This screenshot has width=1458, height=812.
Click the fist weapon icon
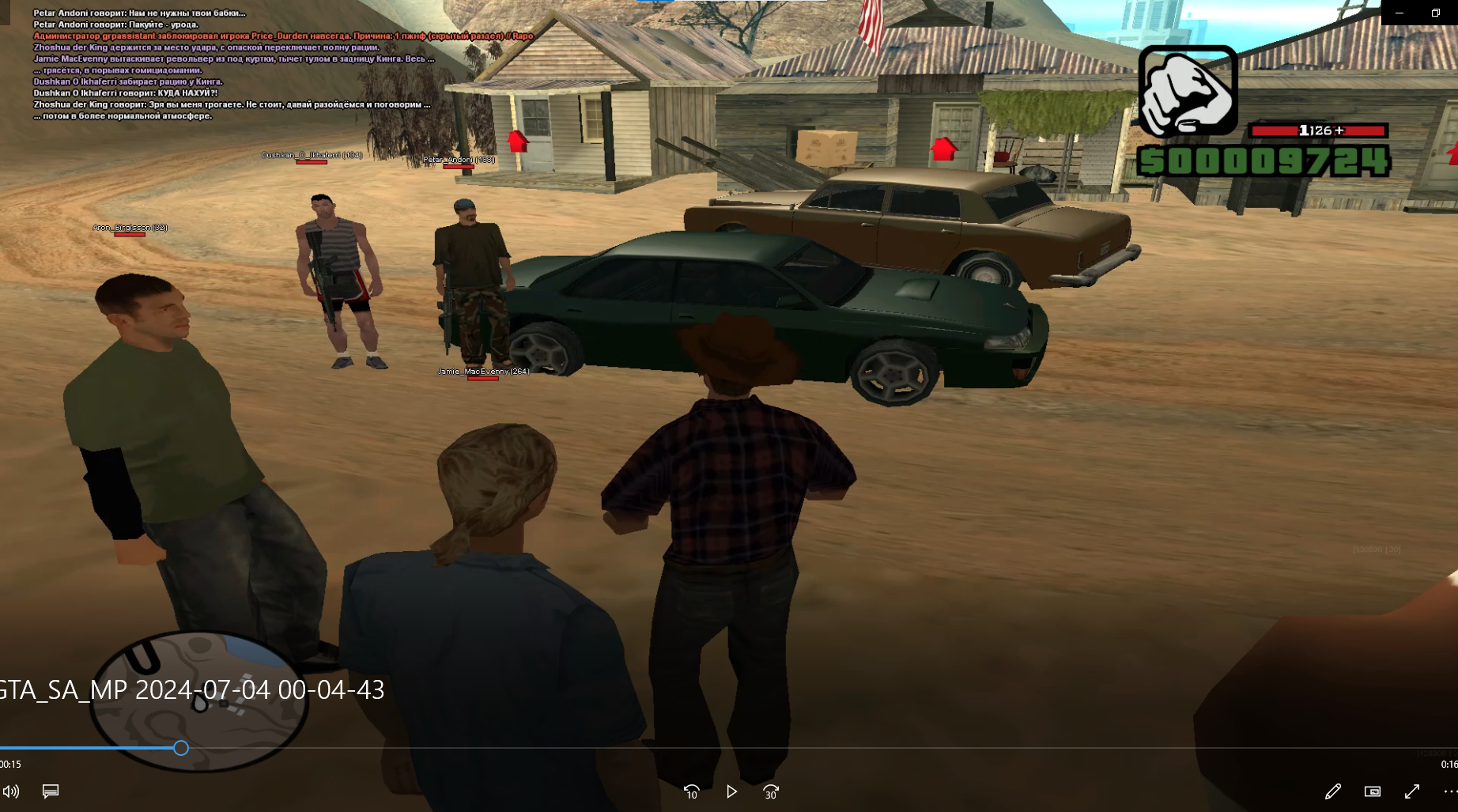click(1188, 91)
